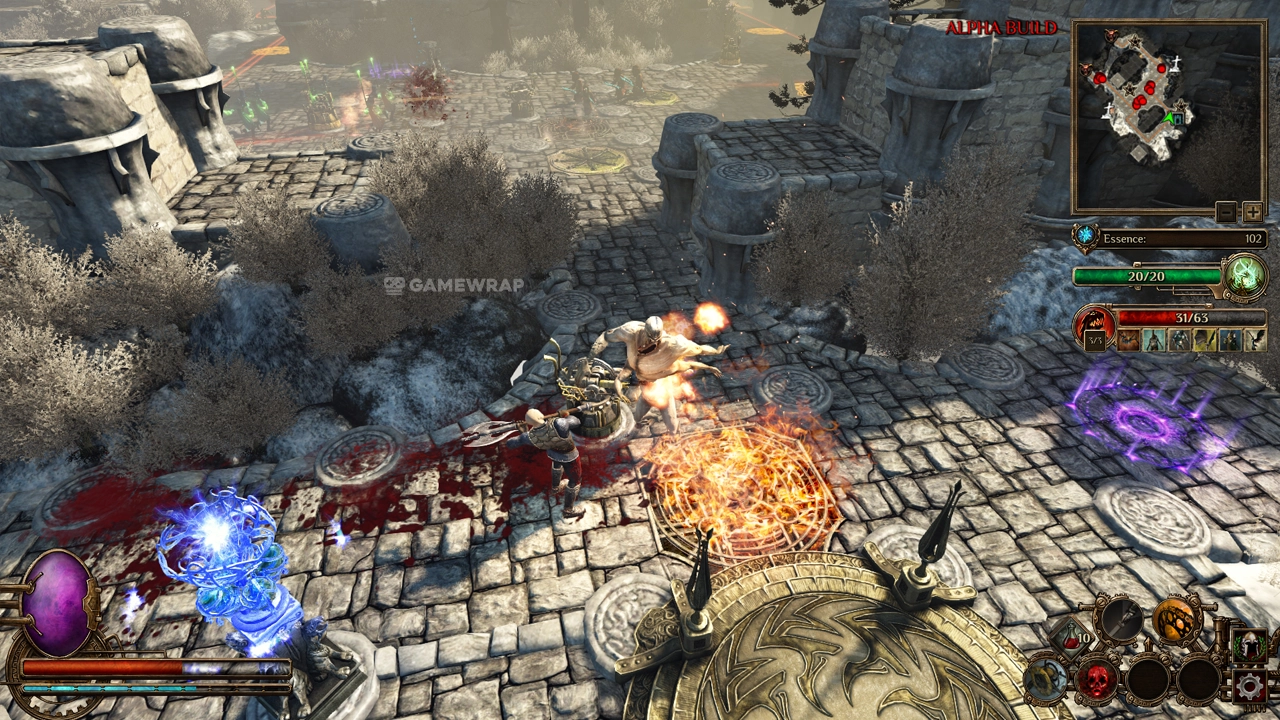Select the red demon wave portrait
This screenshot has width=1280, height=720.
click(1094, 326)
